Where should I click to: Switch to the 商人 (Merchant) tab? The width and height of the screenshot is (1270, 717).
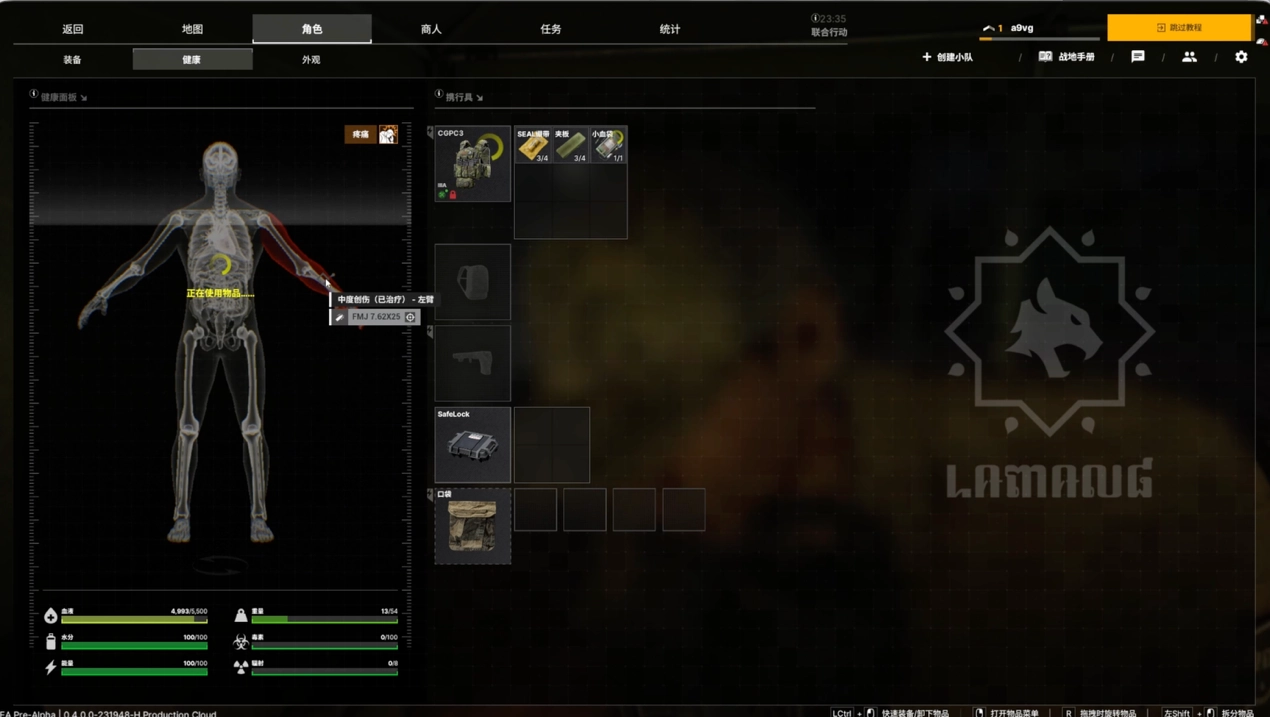tap(431, 29)
